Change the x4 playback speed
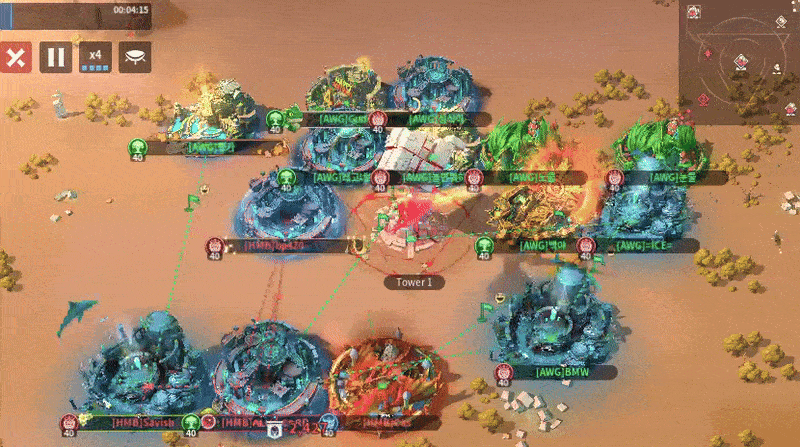 pyautogui.click(x=95, y=57)
